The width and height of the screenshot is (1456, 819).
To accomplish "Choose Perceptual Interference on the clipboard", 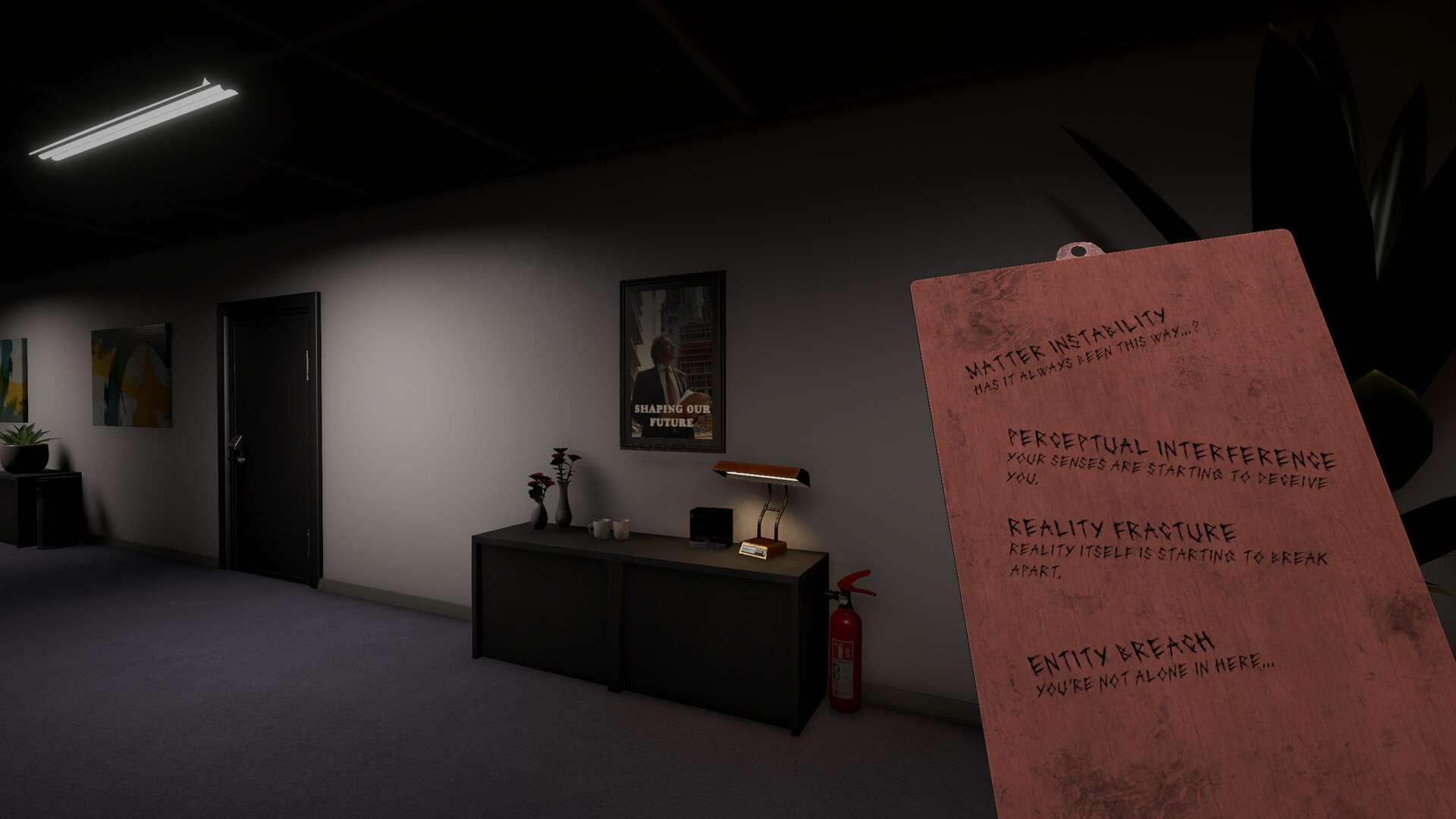I will [1170, 449].
